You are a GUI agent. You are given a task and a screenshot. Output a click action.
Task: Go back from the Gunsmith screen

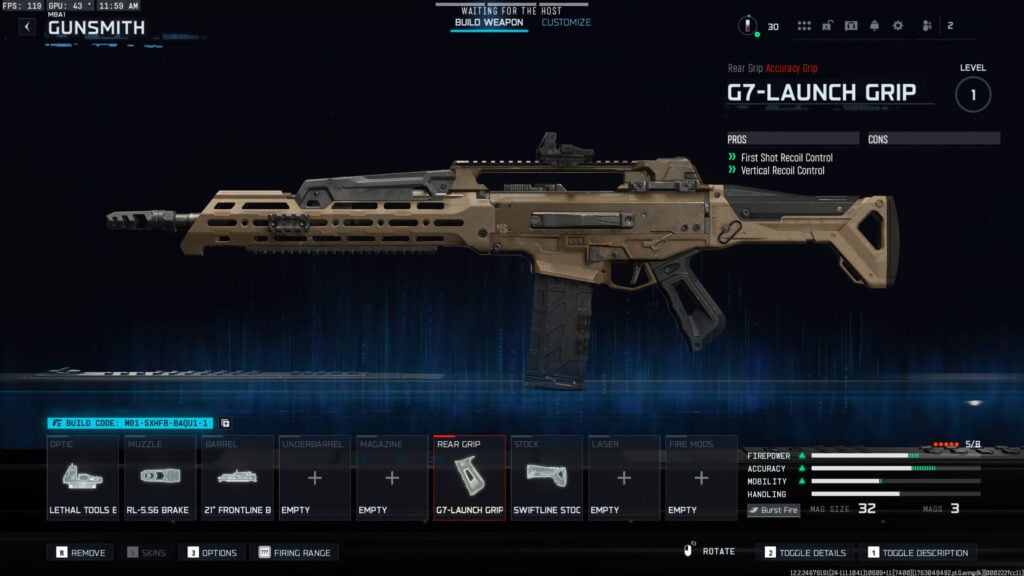[27, 27]
